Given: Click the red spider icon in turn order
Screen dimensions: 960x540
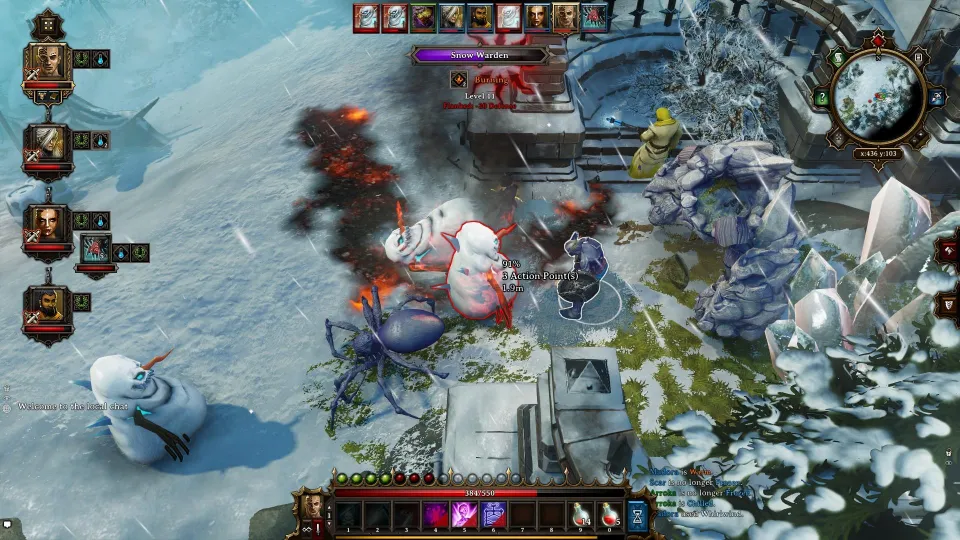Looking at the screenshot, I should 594,17.
